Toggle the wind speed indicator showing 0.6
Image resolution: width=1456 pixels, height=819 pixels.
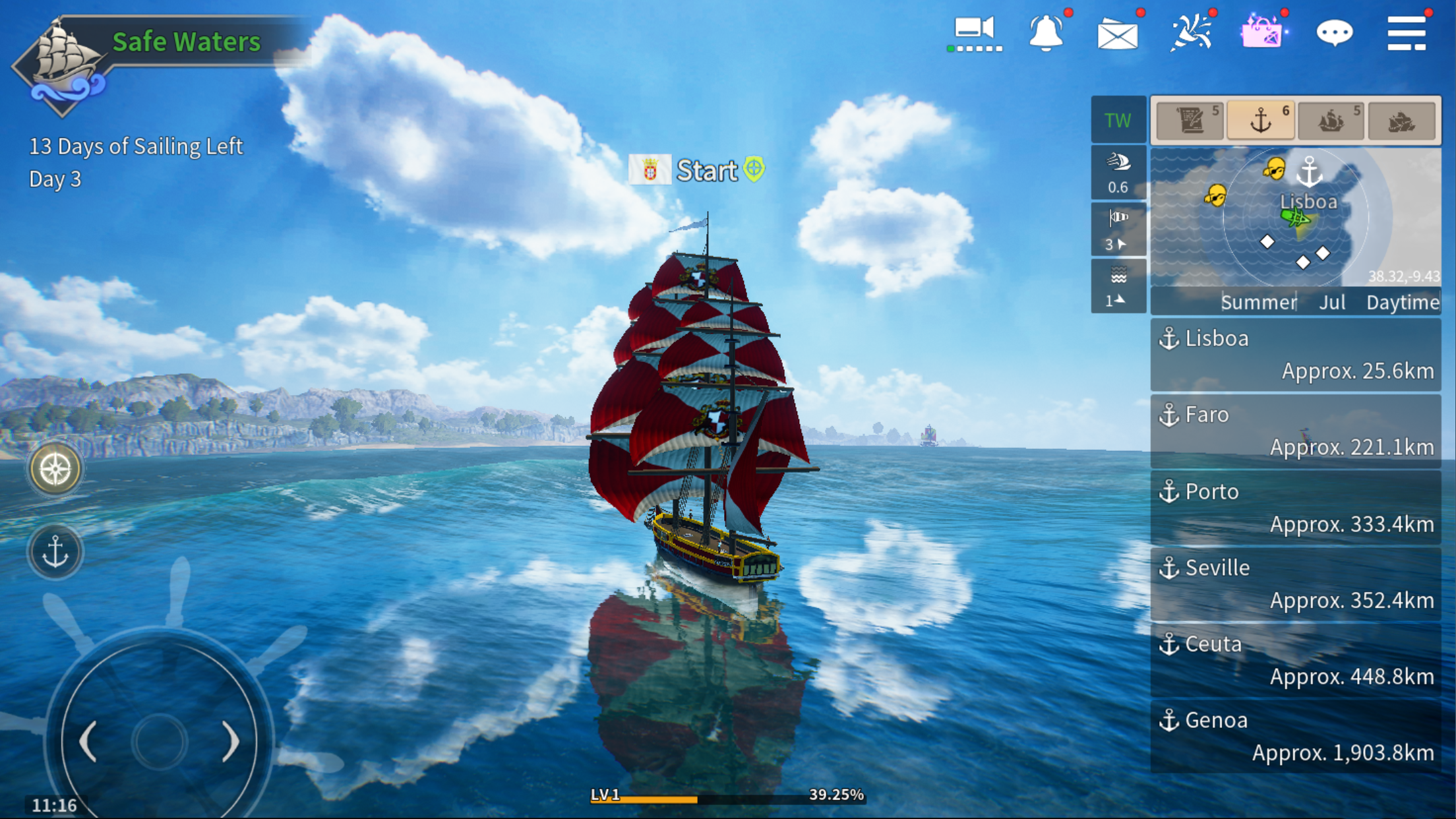pyautogui.click(x=1118, y=173)
